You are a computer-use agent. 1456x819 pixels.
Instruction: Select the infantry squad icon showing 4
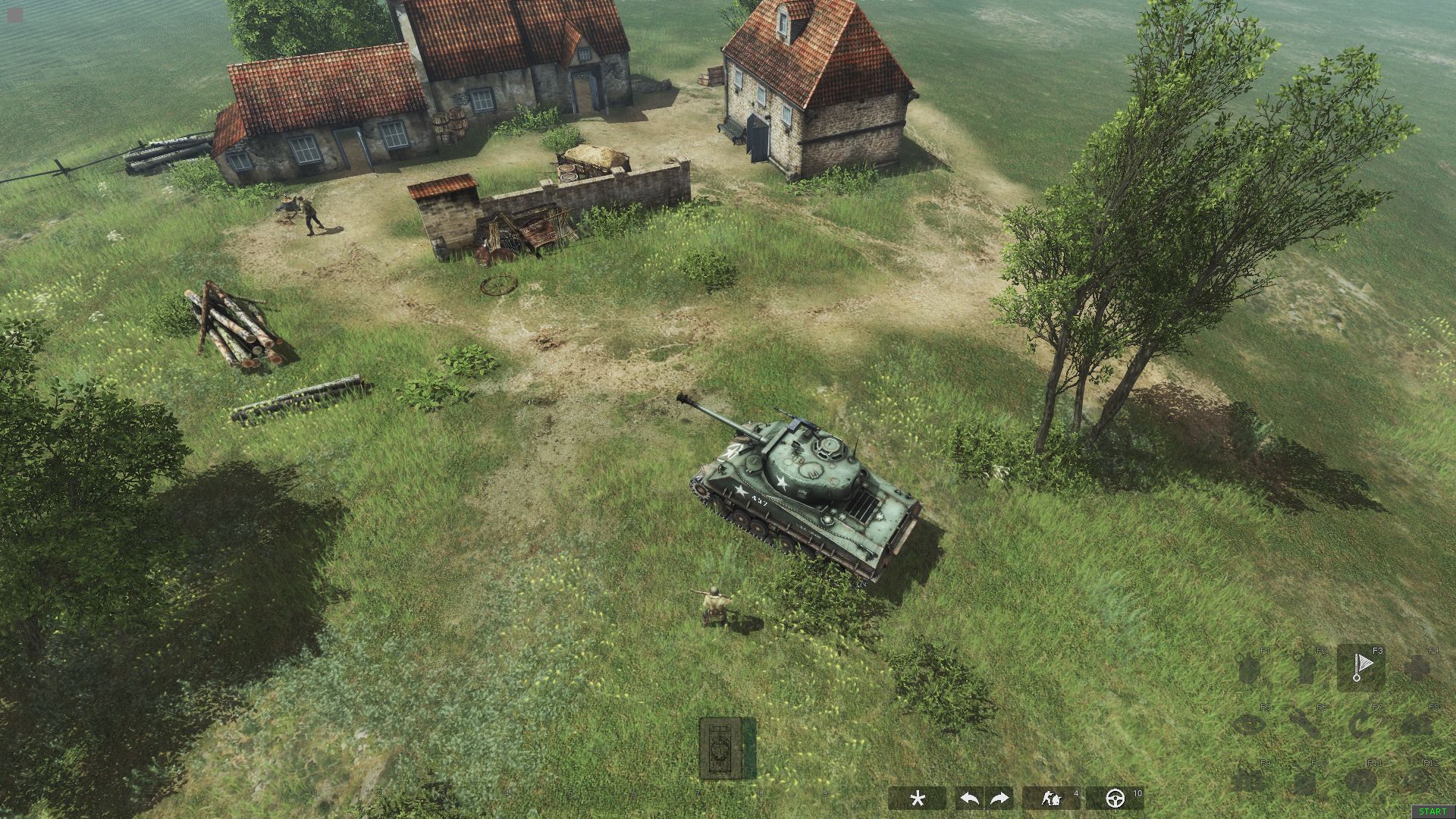coord(1052,798)
